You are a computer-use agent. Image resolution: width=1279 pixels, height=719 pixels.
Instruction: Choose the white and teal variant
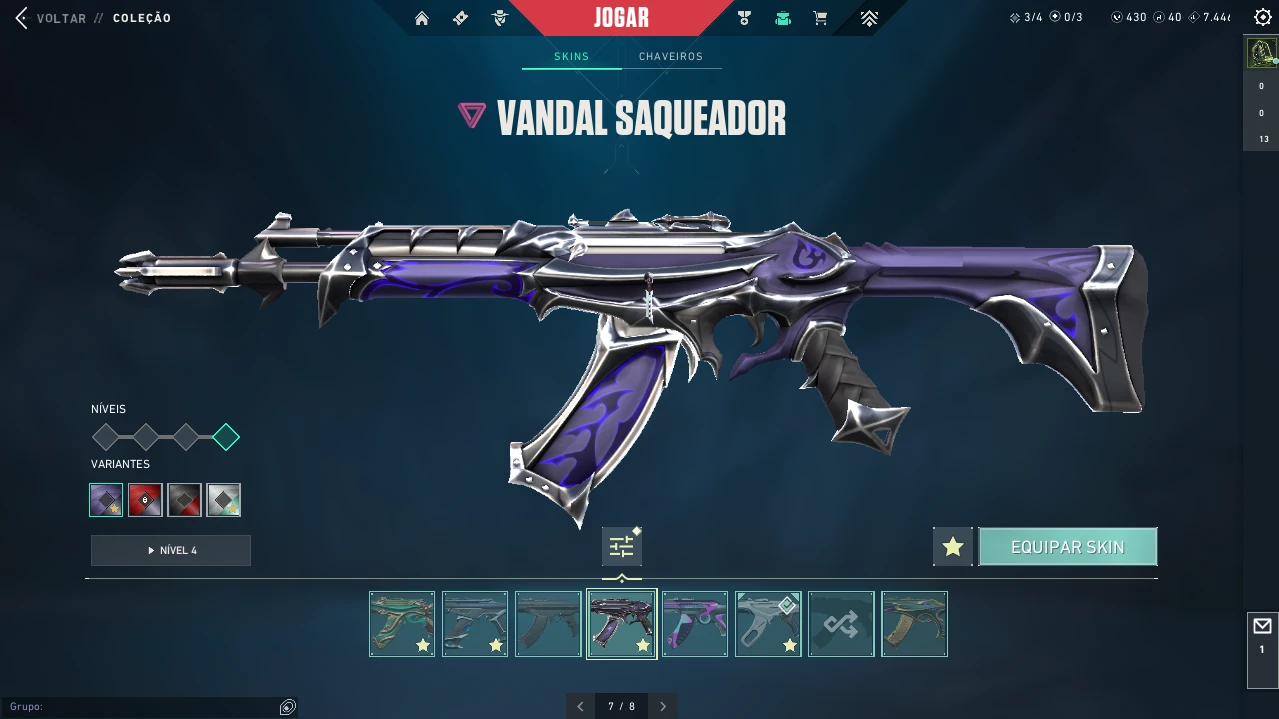tap(223, 500)
